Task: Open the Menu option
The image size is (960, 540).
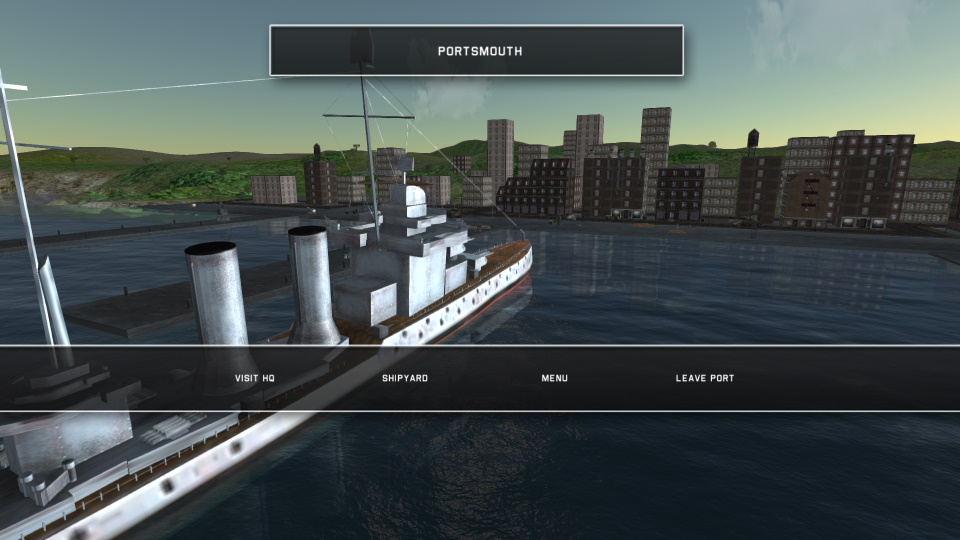Action: 555,378
